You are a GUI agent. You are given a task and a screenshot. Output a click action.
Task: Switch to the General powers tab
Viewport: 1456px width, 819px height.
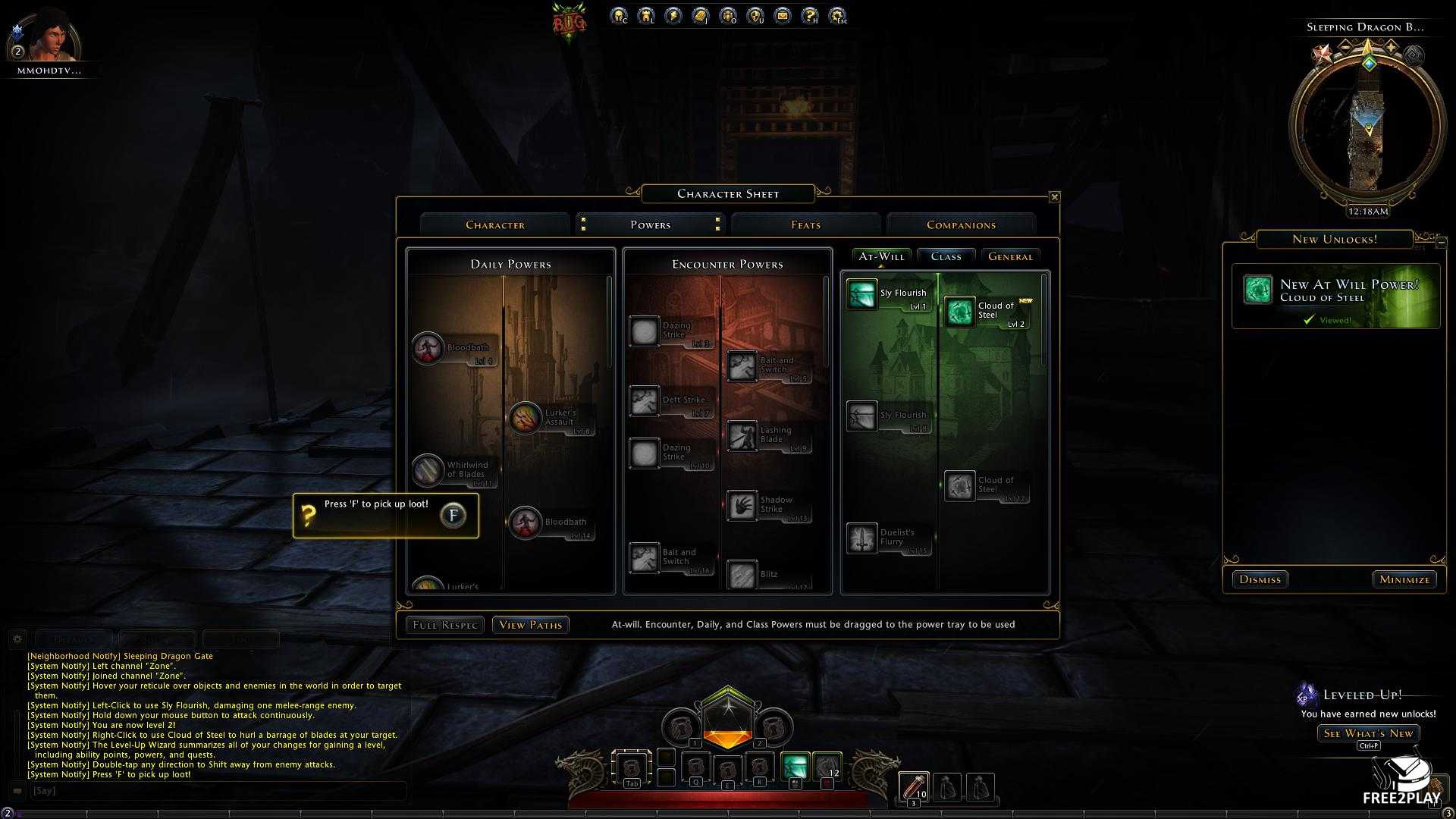(1010, 256)
